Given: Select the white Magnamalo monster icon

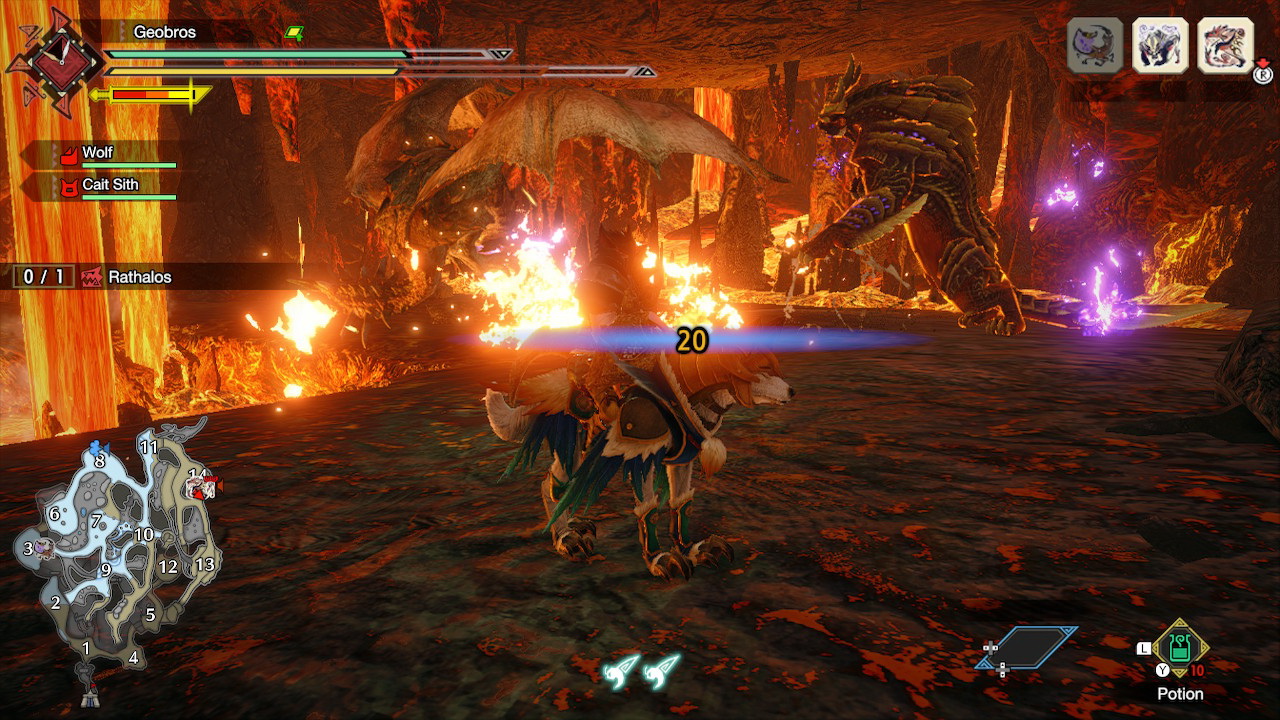Looking at the screenshot, I should pyautogui.click(x=1160, y=45).
